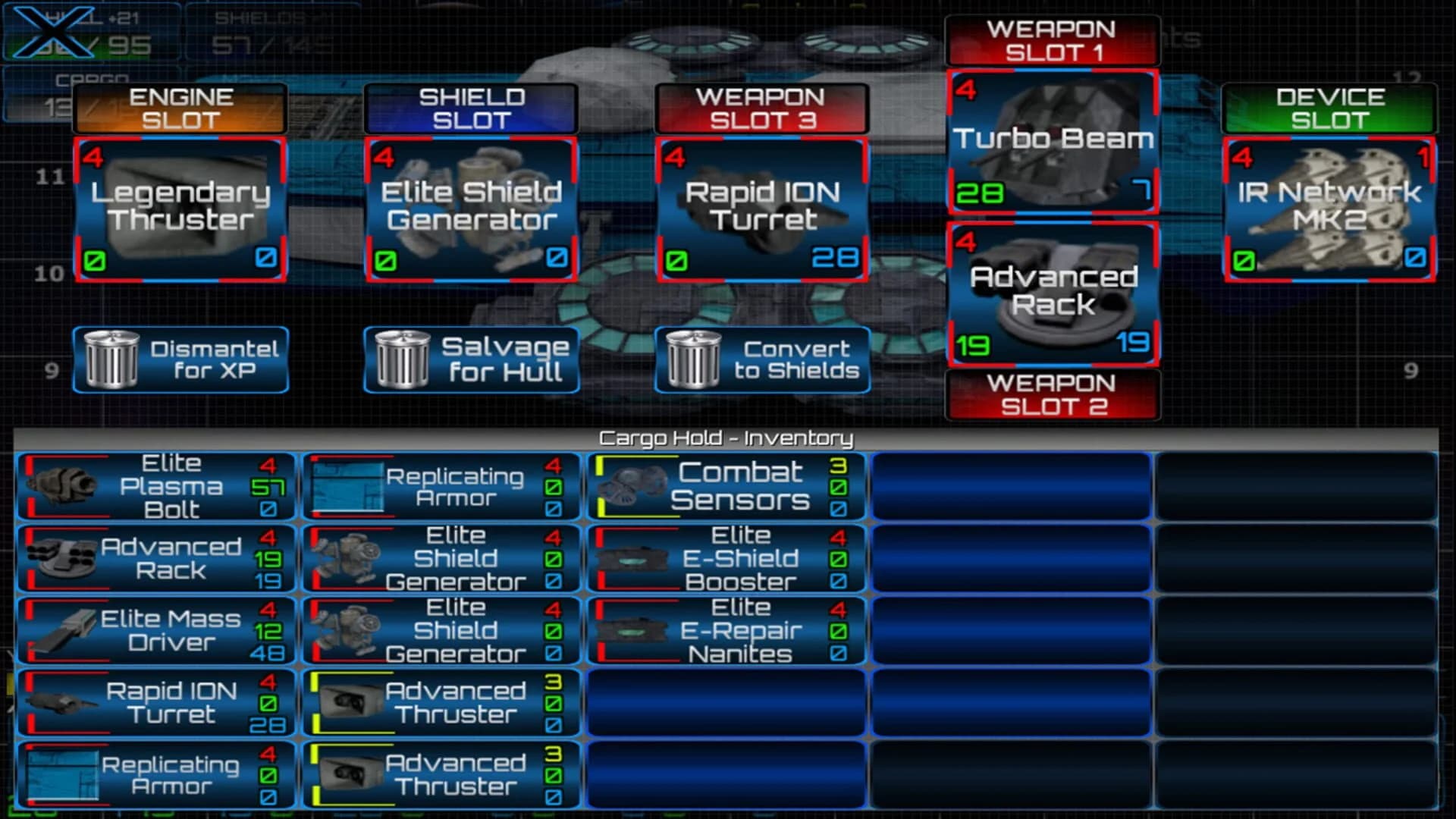The height and width of the screenshot is (819, 1456).
Task: Click the Device Slot header label
Action: pyautogui.click(x=1329, y=108)
